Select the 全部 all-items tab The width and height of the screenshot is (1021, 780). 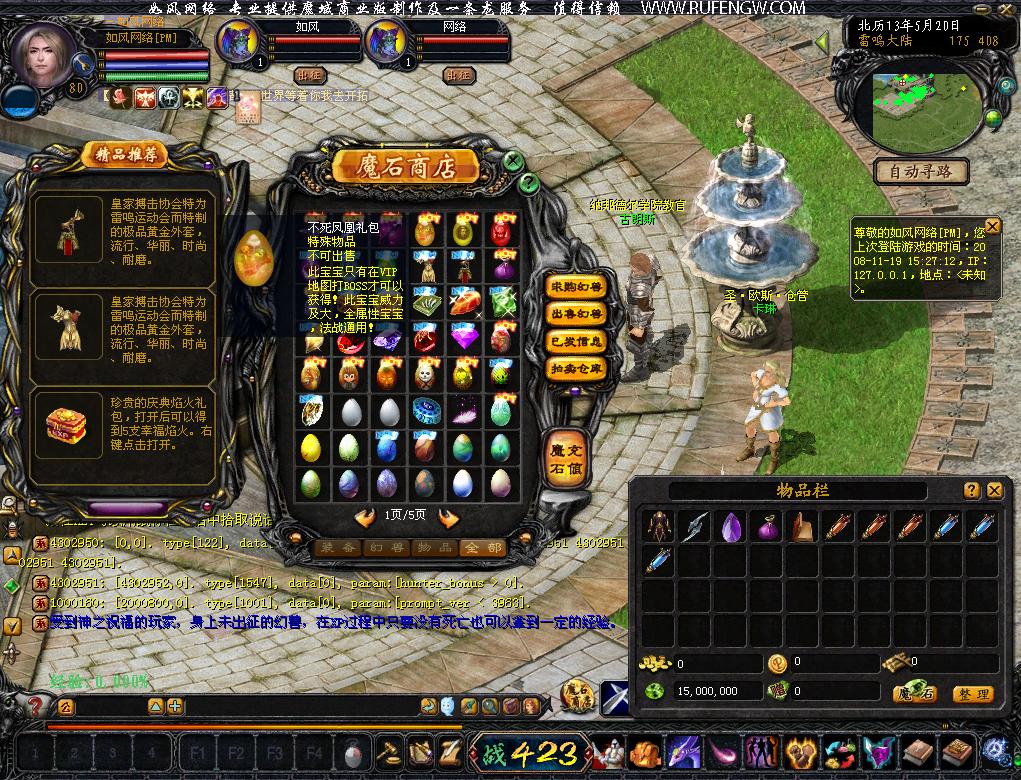(481, 548)
